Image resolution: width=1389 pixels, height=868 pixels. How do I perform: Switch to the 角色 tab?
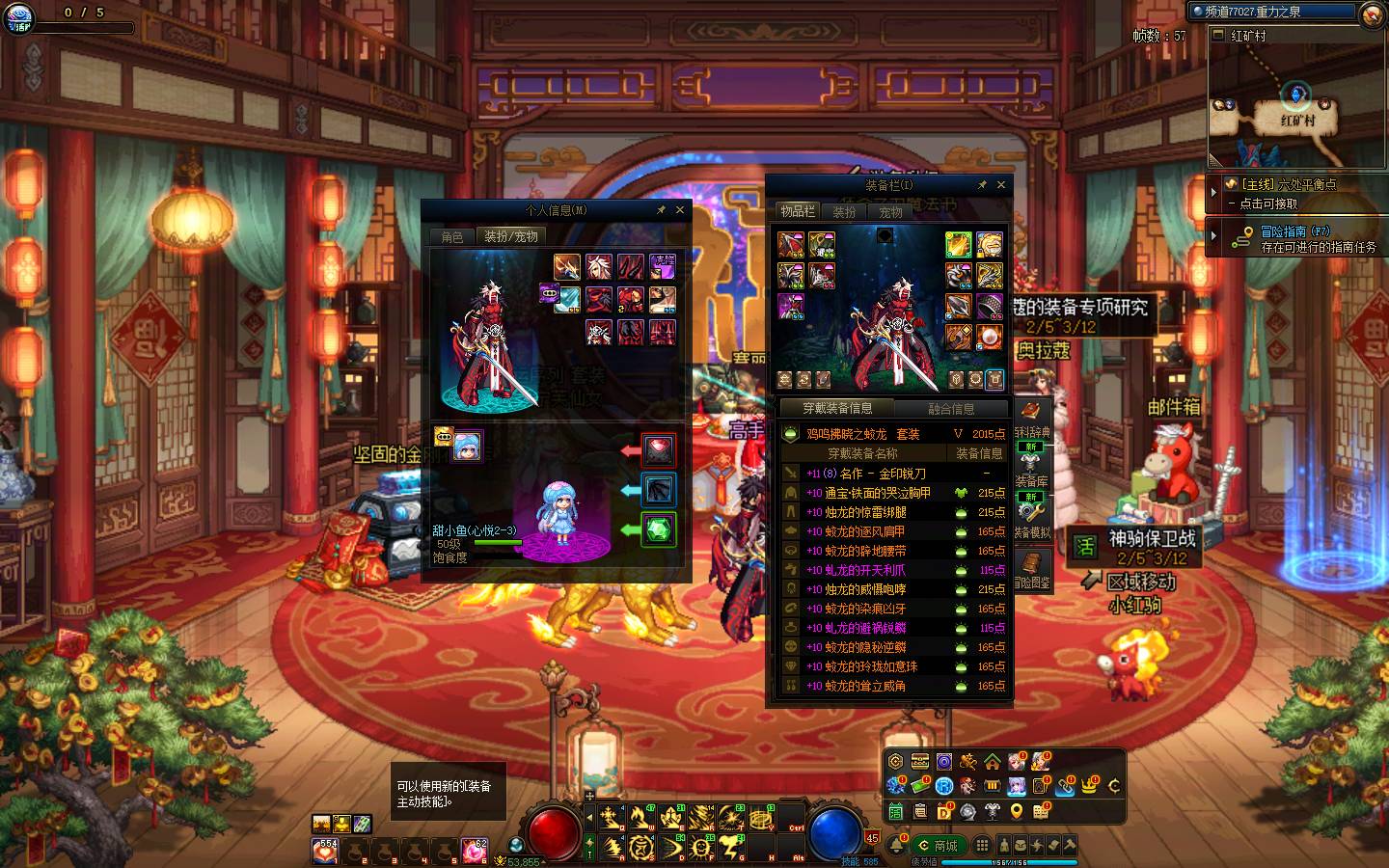coord(452,236)
